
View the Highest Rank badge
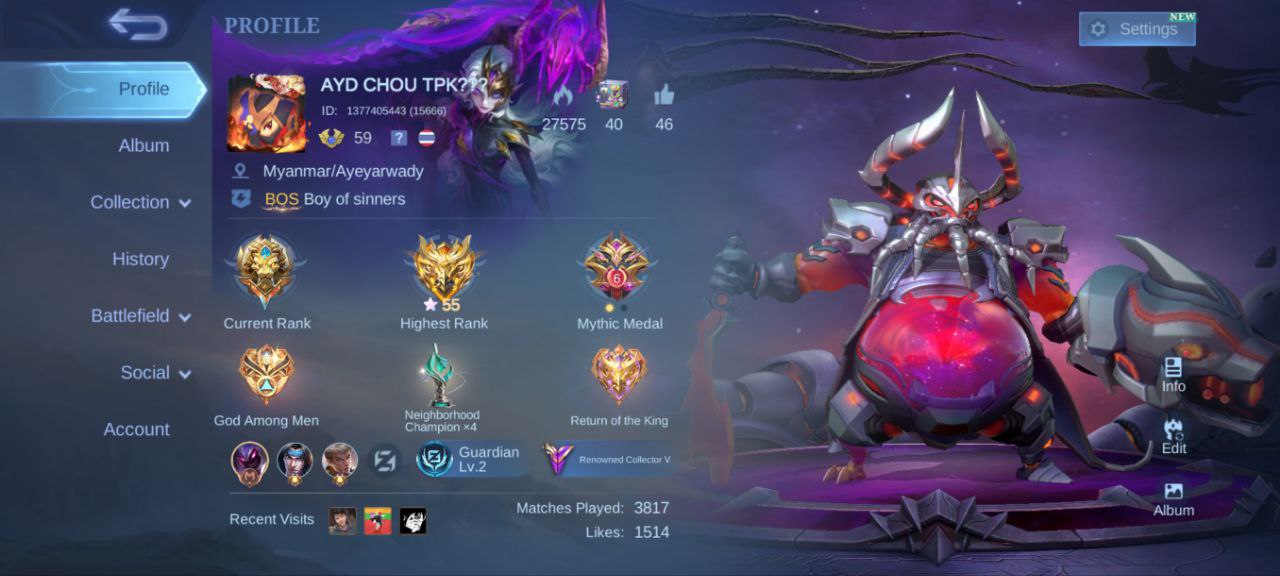pyautogui.click(x=444, y=268)
